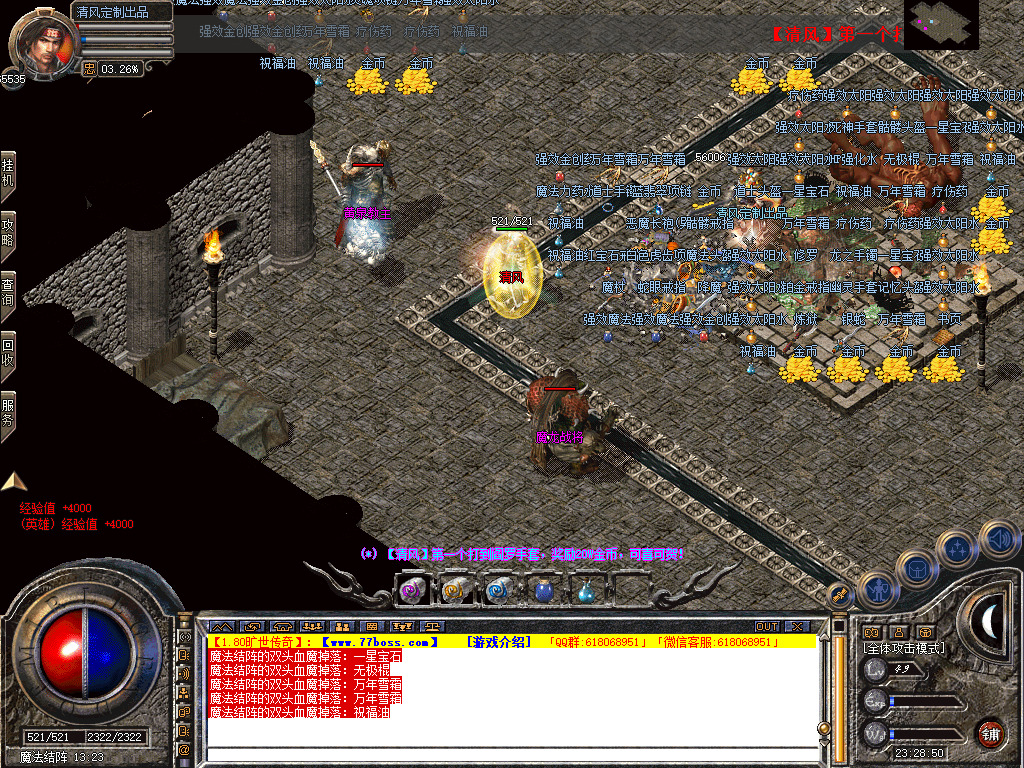1024x768 pixels.
Task: Toggle sound with the speaker button
Action: [998, 538]
